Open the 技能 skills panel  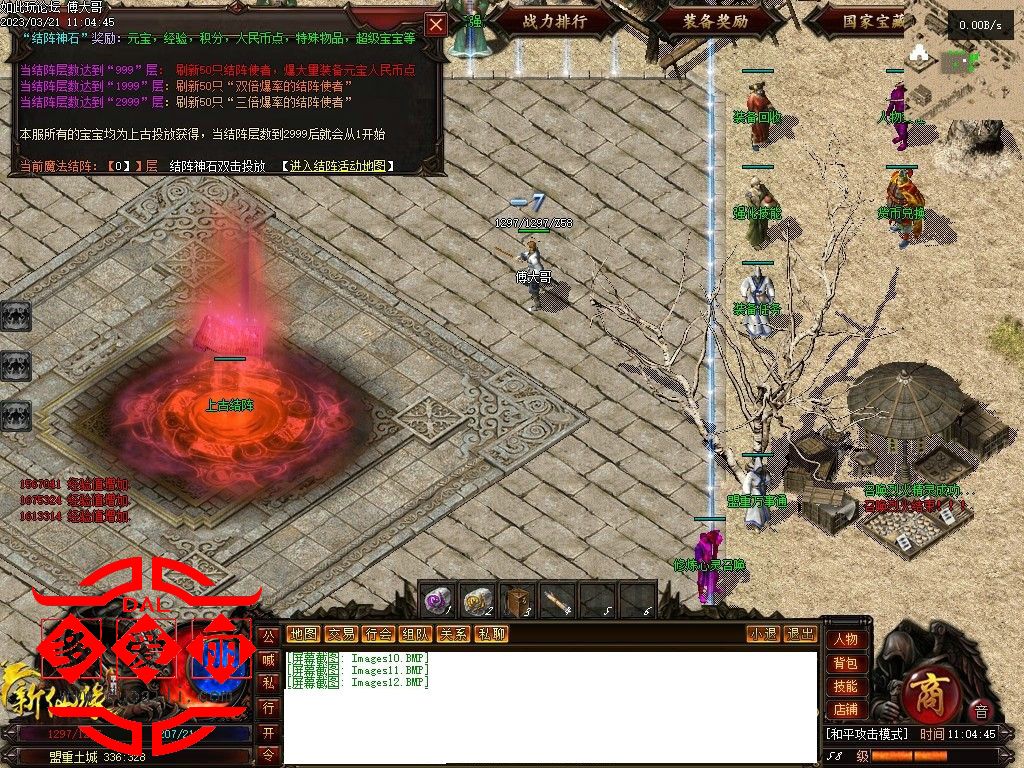[845, 686]
